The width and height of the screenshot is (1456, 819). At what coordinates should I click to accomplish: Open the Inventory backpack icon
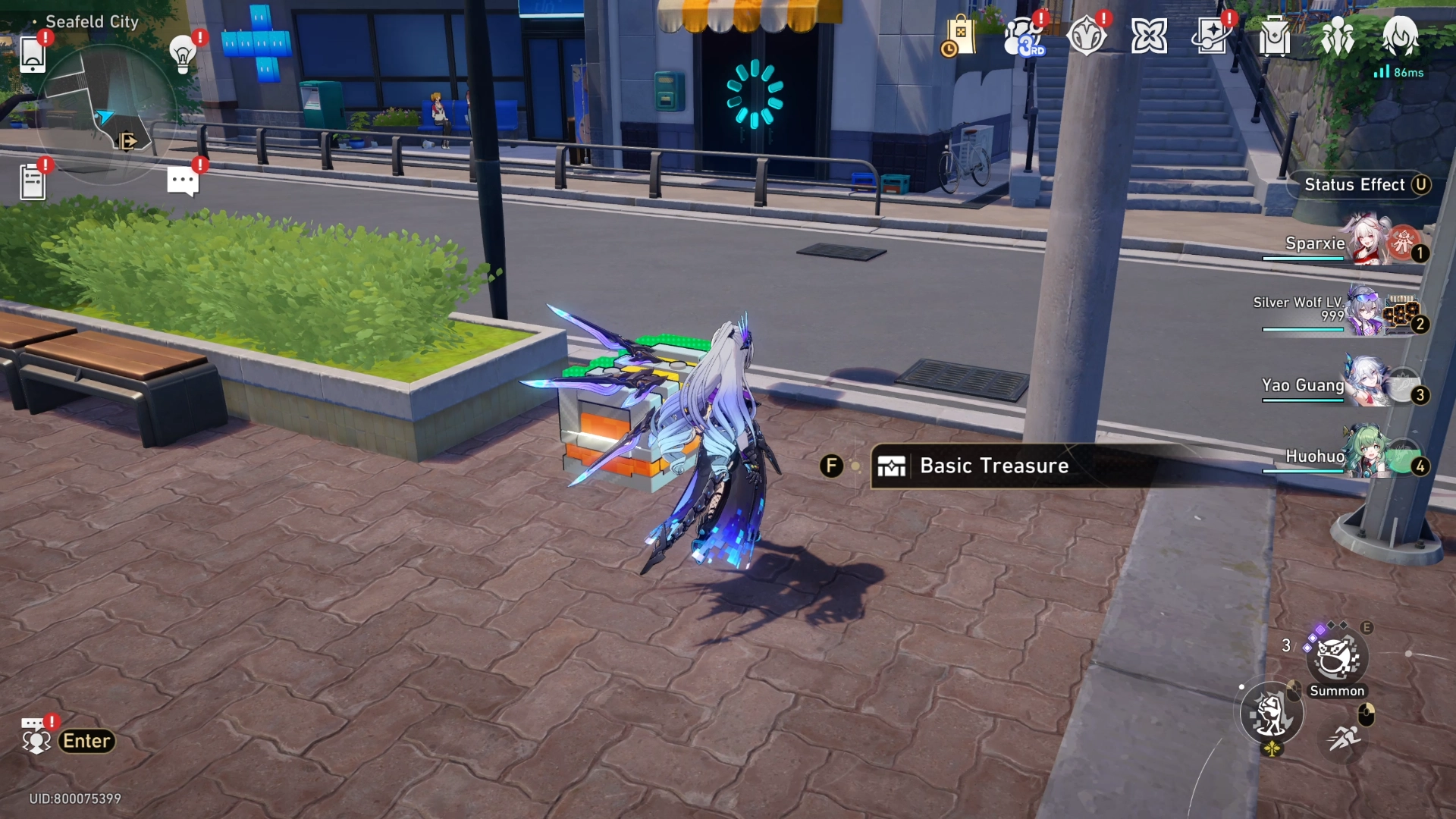pos(1273,36)
